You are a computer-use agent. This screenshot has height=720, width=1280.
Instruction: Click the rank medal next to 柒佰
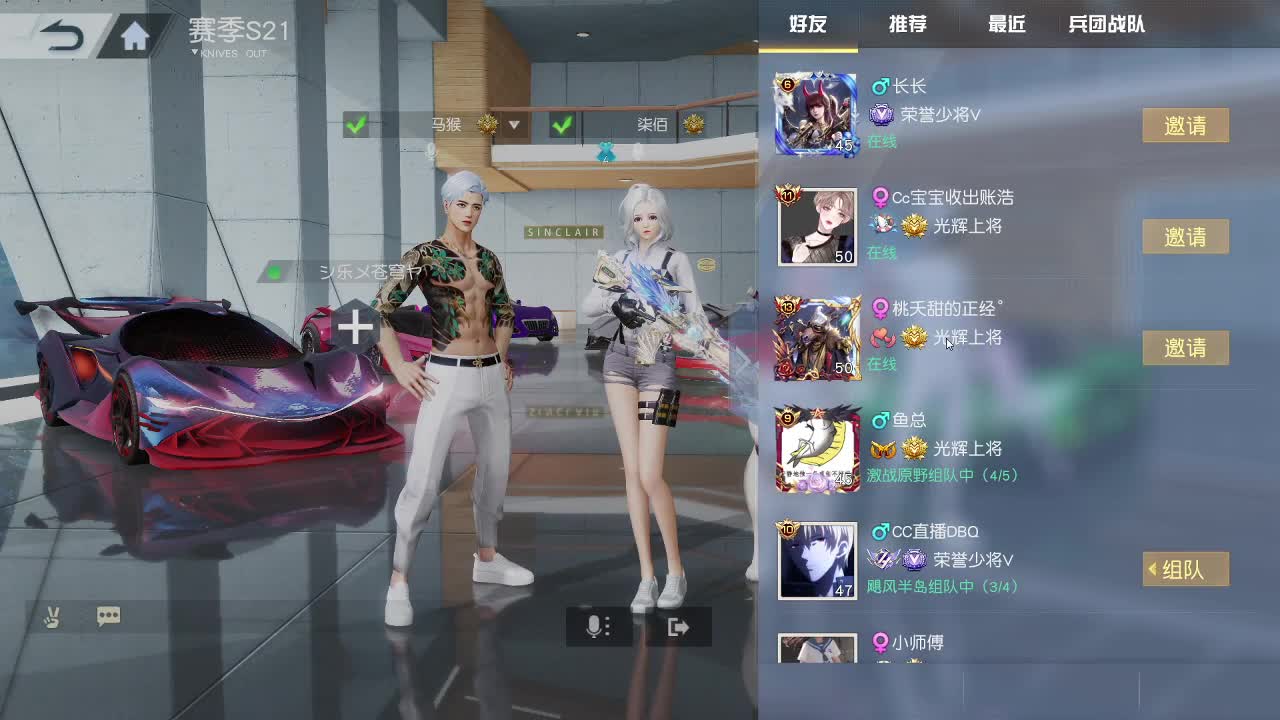pos(692,125)
